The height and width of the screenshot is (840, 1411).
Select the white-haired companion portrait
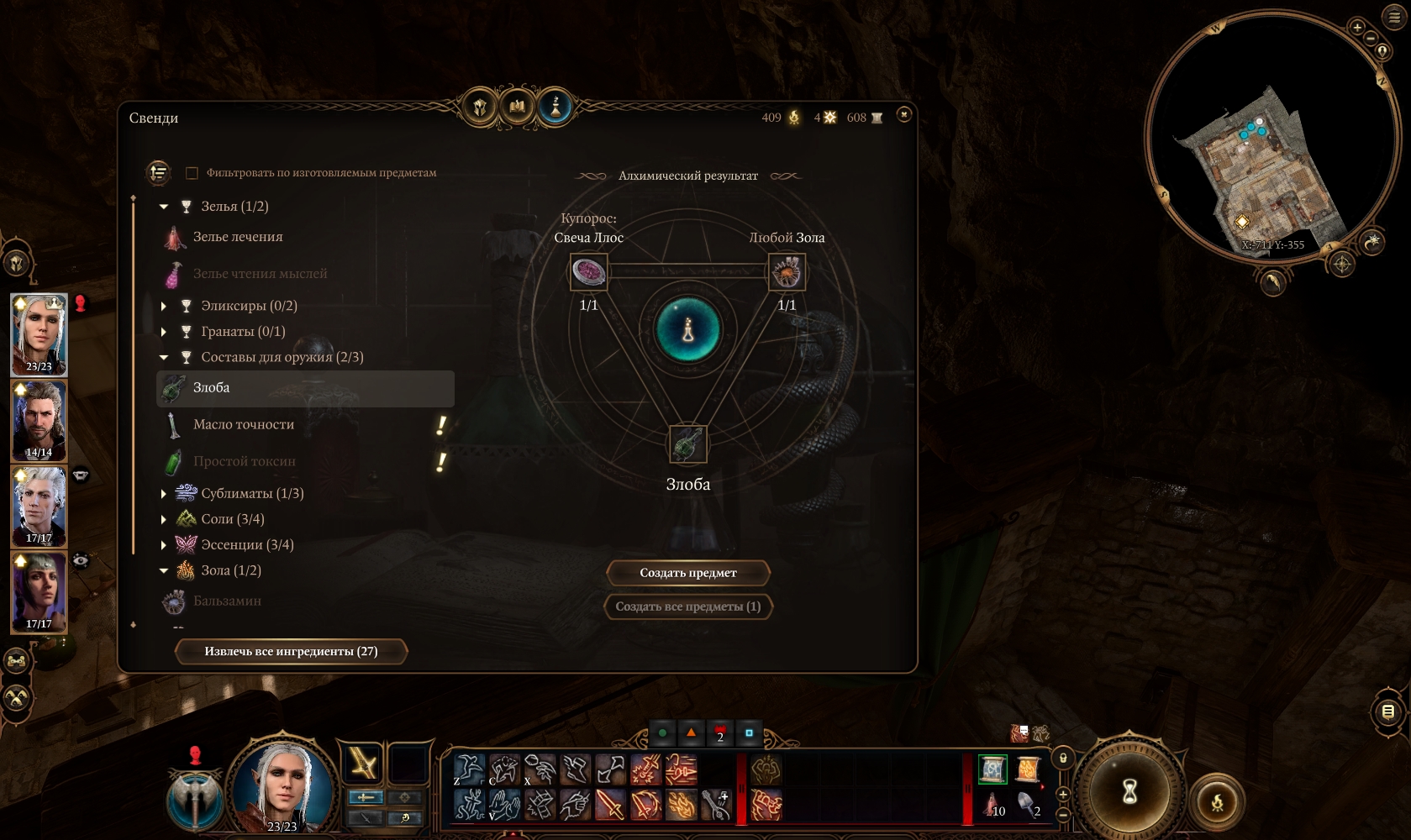[39, 506]
